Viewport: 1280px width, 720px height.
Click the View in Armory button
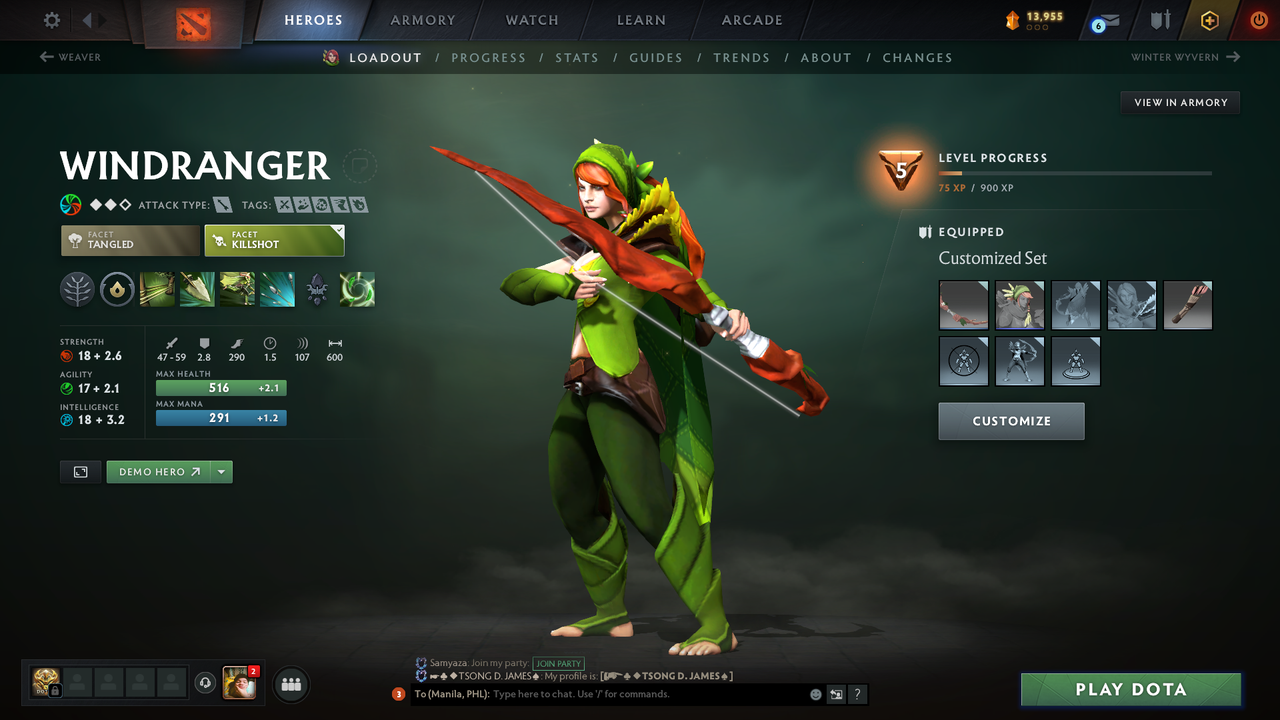point(1179,102)
